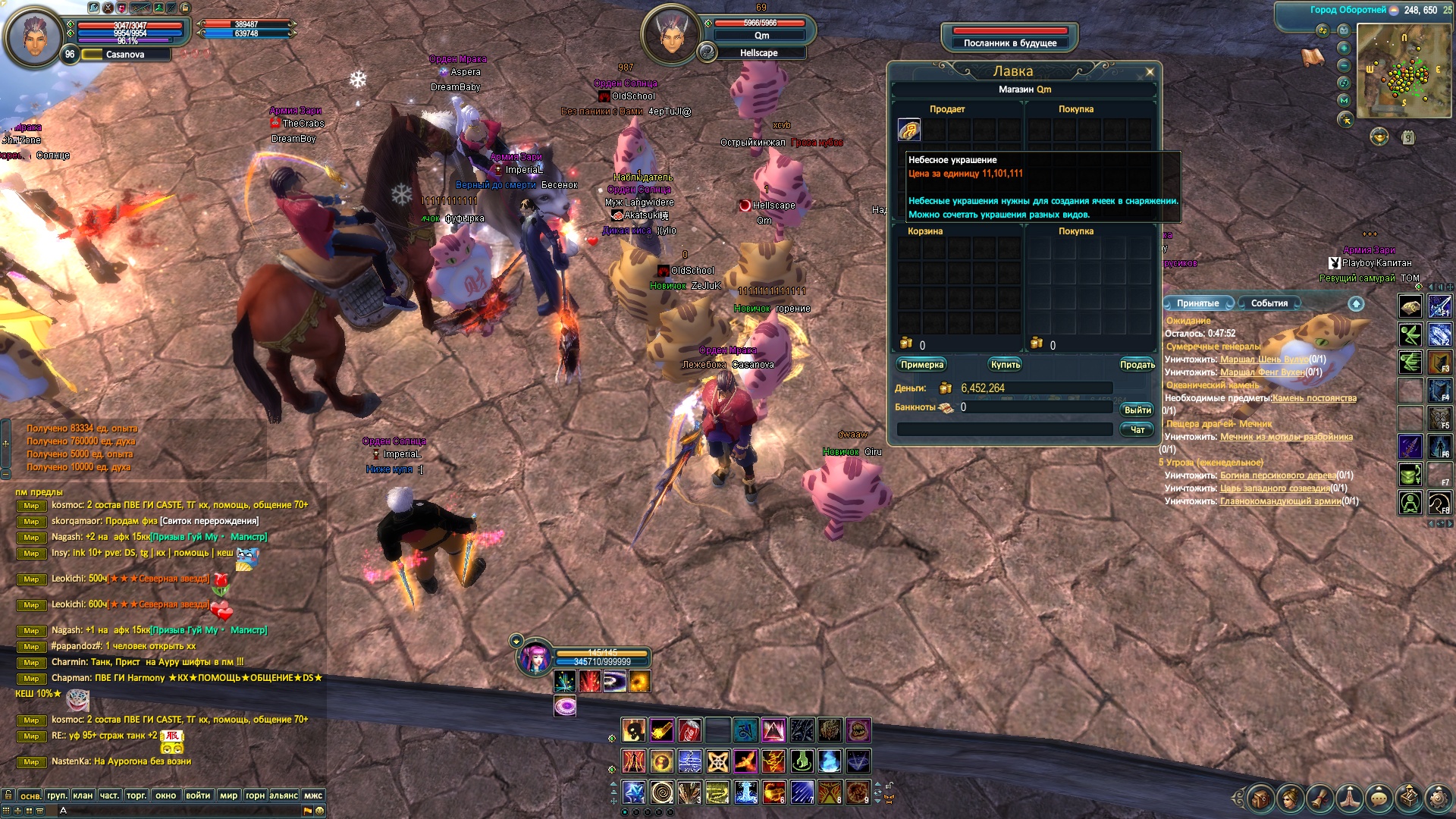The width and height of the screenshot is (1456, 819).
Task: Close the Лавка shop window
Action: tap(1150, 72)
